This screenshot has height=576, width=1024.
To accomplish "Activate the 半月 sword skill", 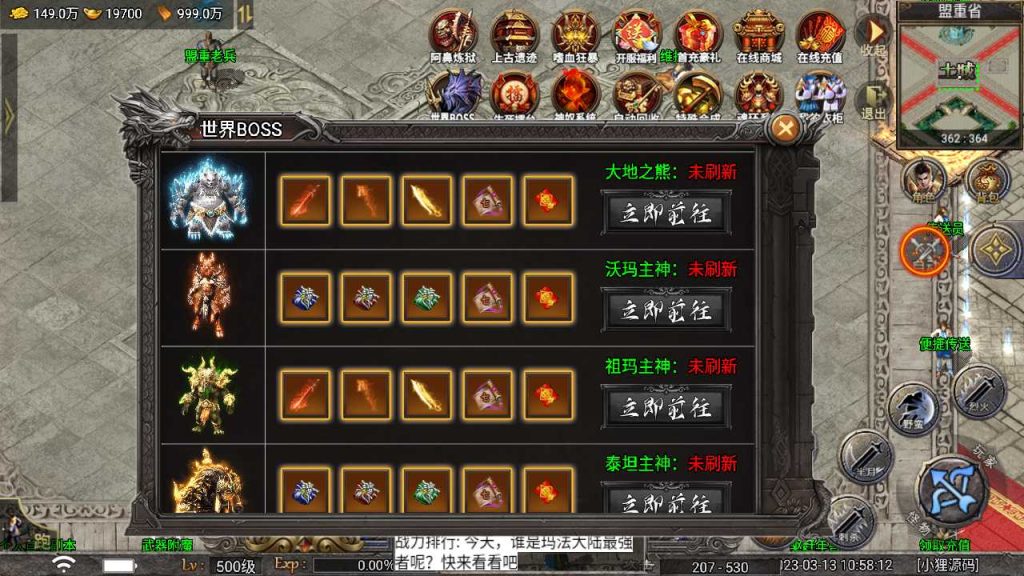I will point(866,458).
